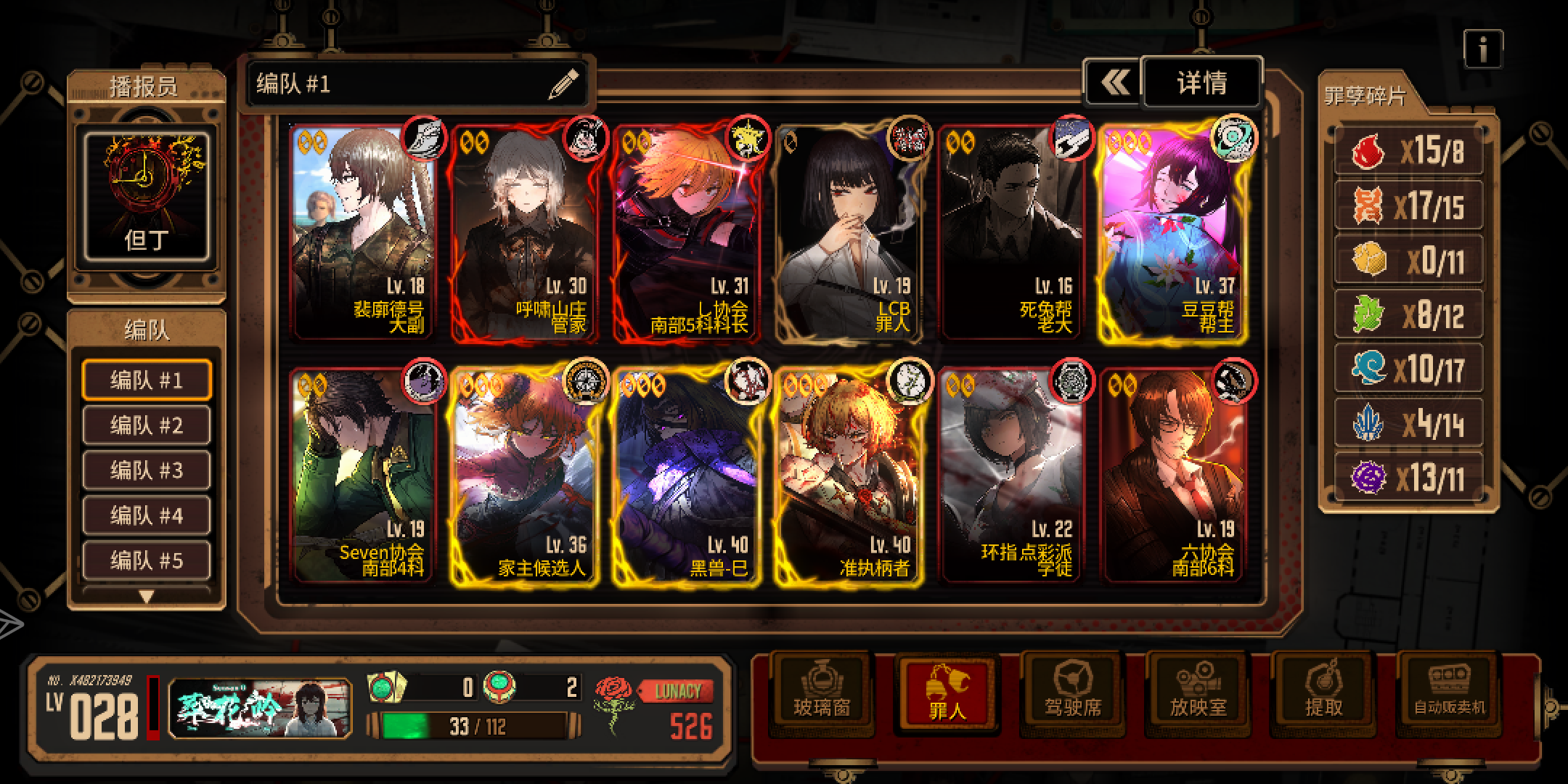
Task: Expand team list with down arrow
Action: click(x=147, y=597)
